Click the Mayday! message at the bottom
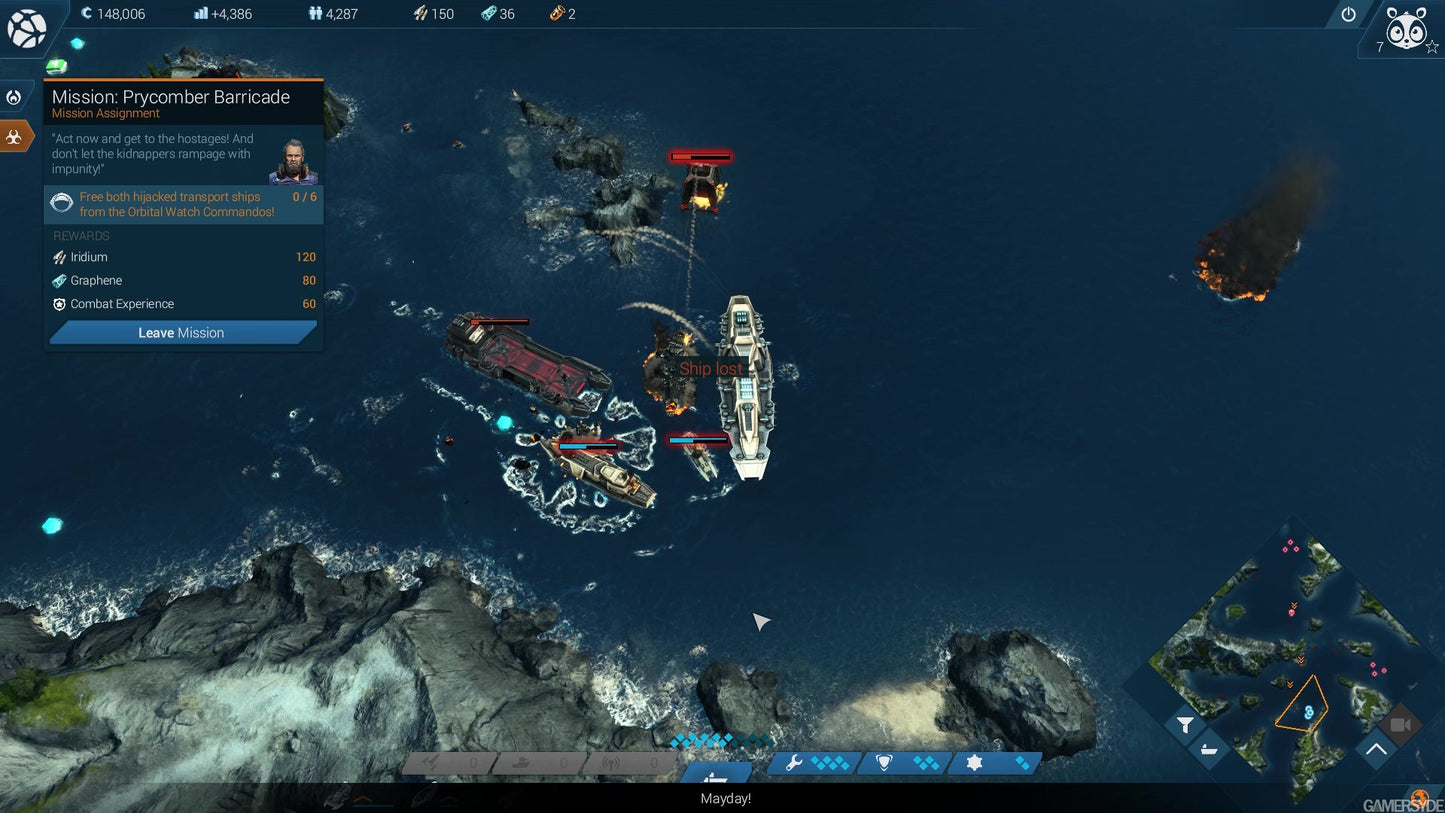The image size is (1445, 813). (724, 798)
